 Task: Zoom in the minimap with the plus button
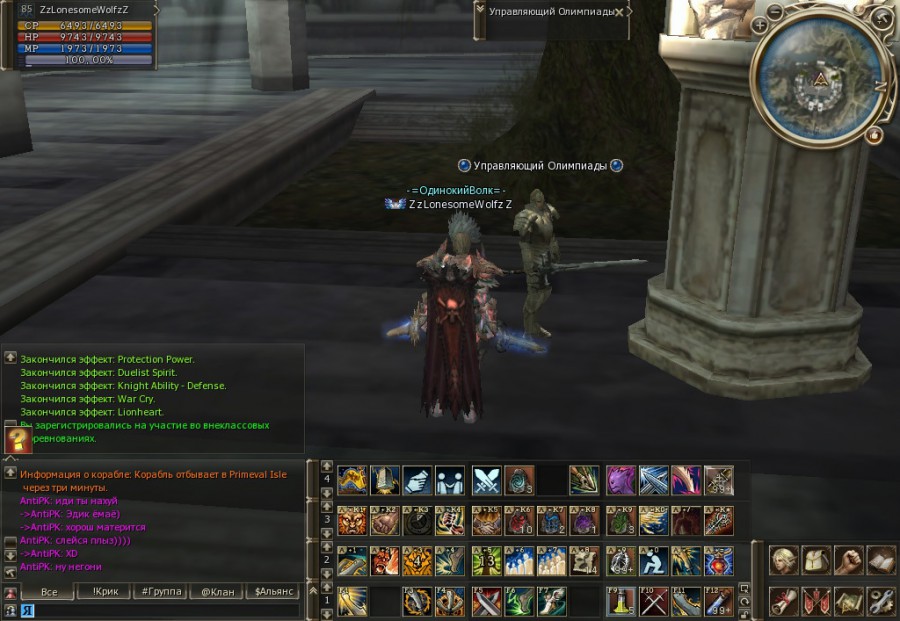[x=761, y=25]
